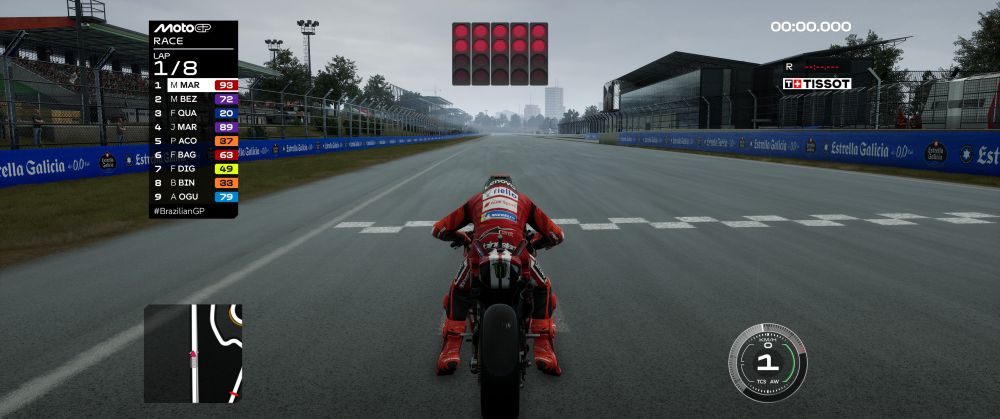Select F BAG number 63 row
This screenshot has height=419, width=1000.
pyautogui.click(x=195, y=155)
